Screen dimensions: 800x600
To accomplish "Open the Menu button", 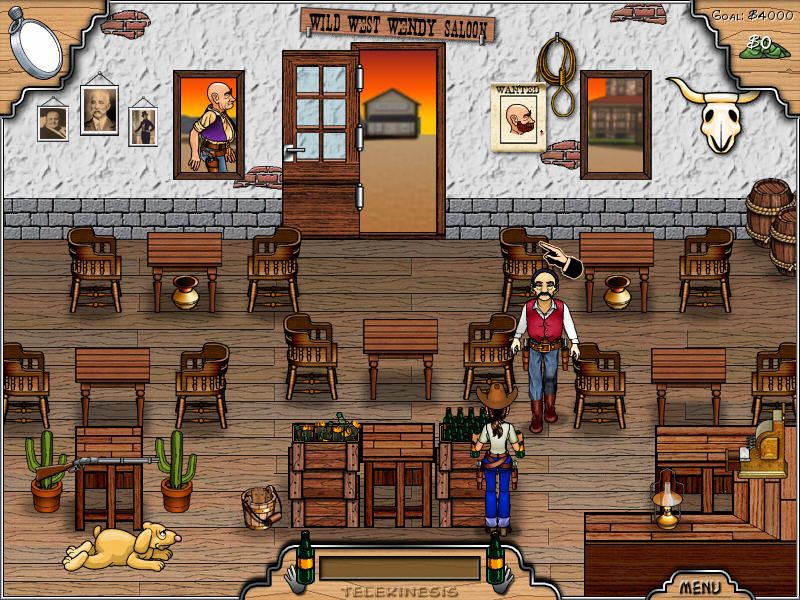I will [x=701, y=585].
